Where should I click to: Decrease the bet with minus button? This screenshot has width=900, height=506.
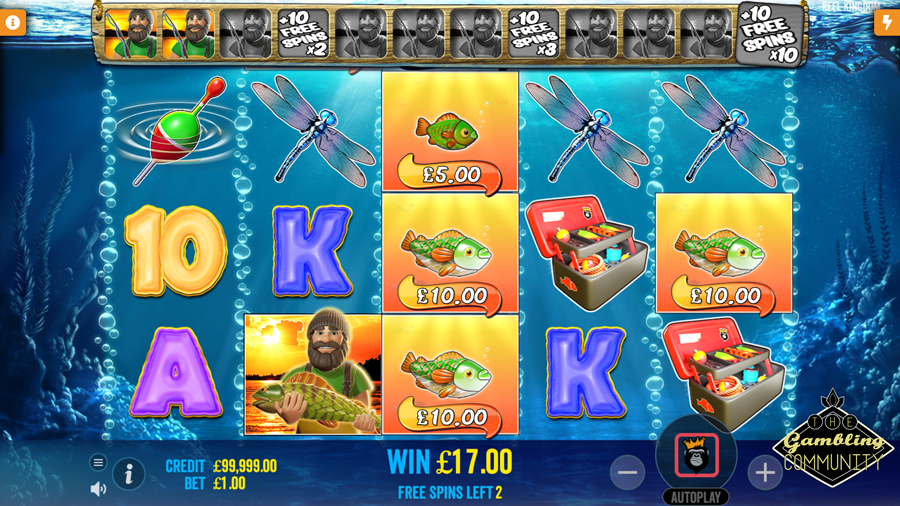point(628,473)
